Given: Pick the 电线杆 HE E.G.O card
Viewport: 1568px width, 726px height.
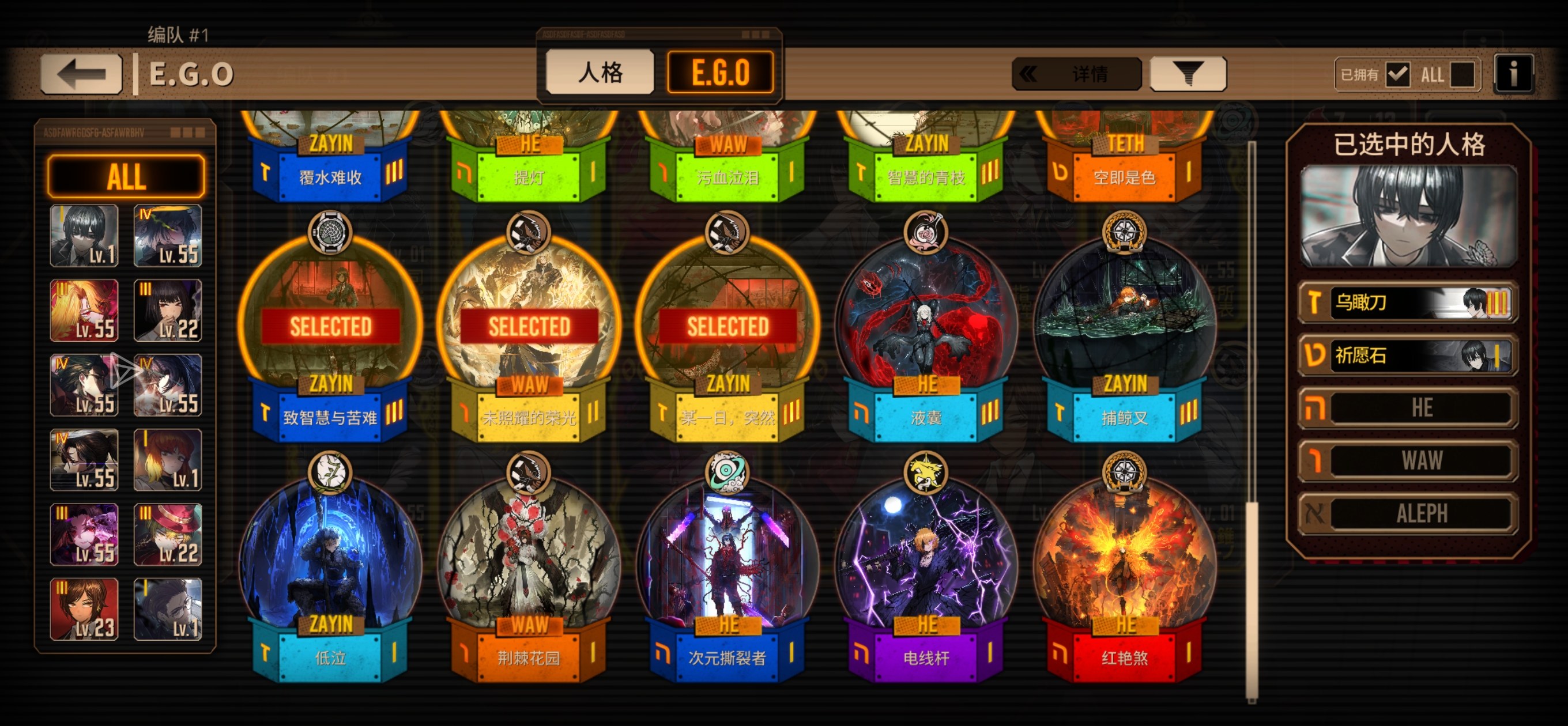Looking at the screenshot, I should (x=925, y=569).
